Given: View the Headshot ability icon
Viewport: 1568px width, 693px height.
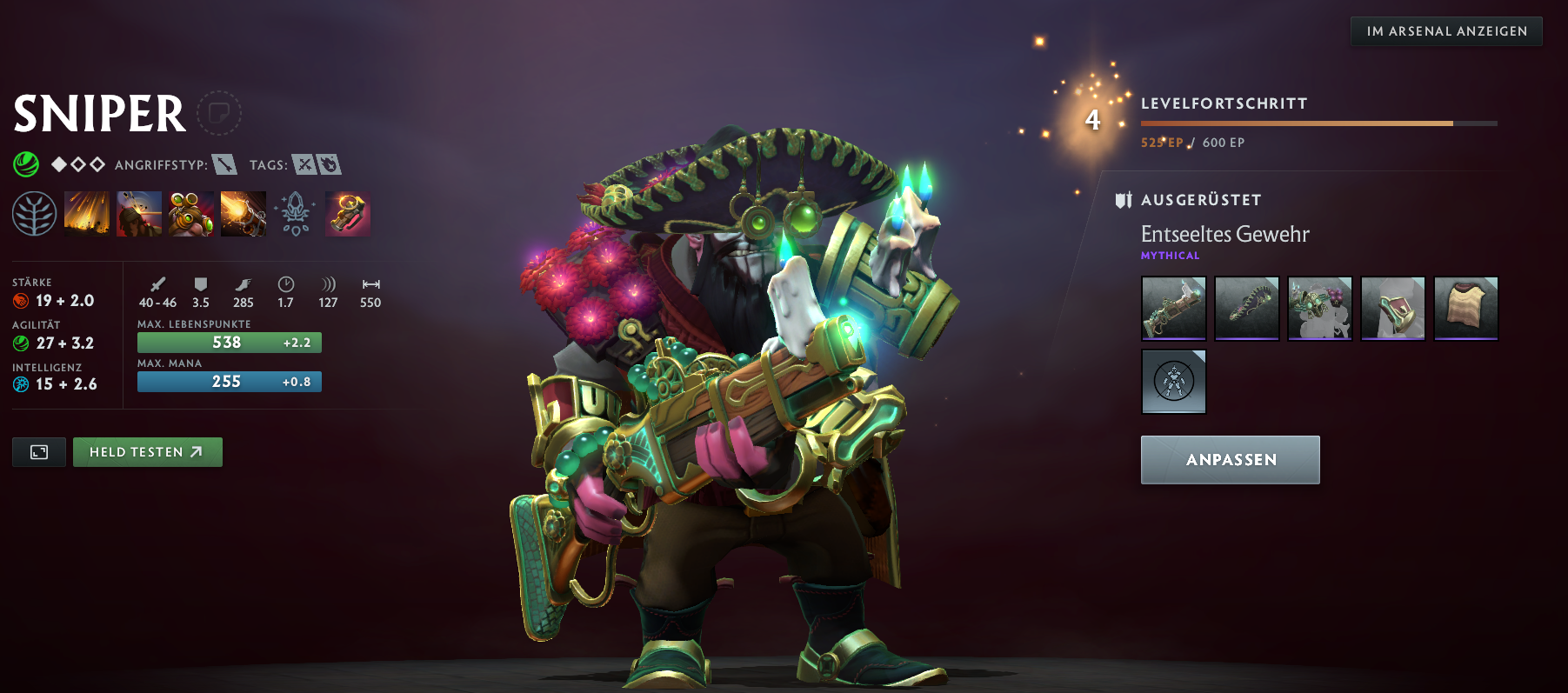Looking at the screenshot, I should pyautogui.click(x=140, y=213).
